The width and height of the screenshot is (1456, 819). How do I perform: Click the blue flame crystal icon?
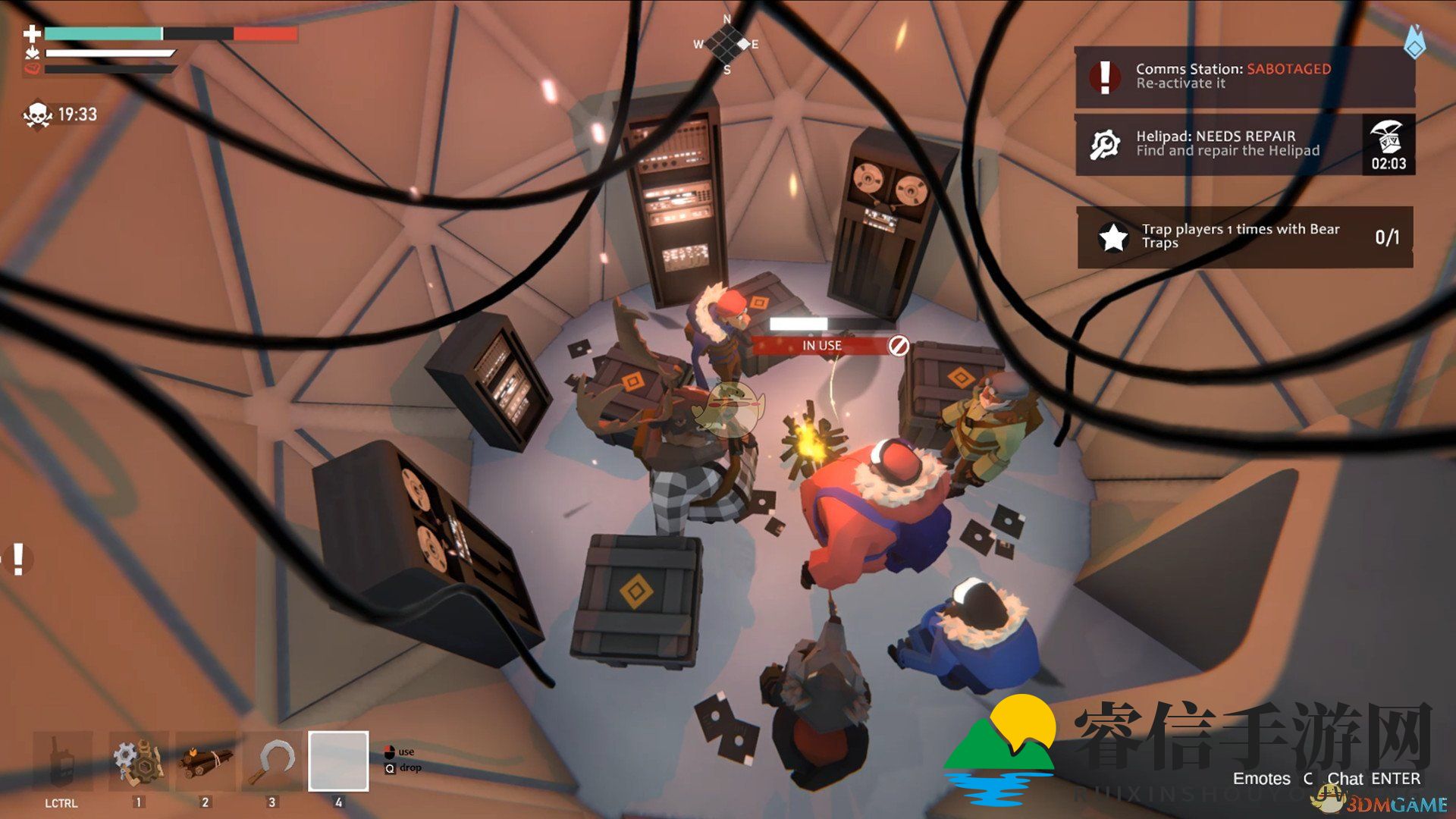coord(1414,42)
